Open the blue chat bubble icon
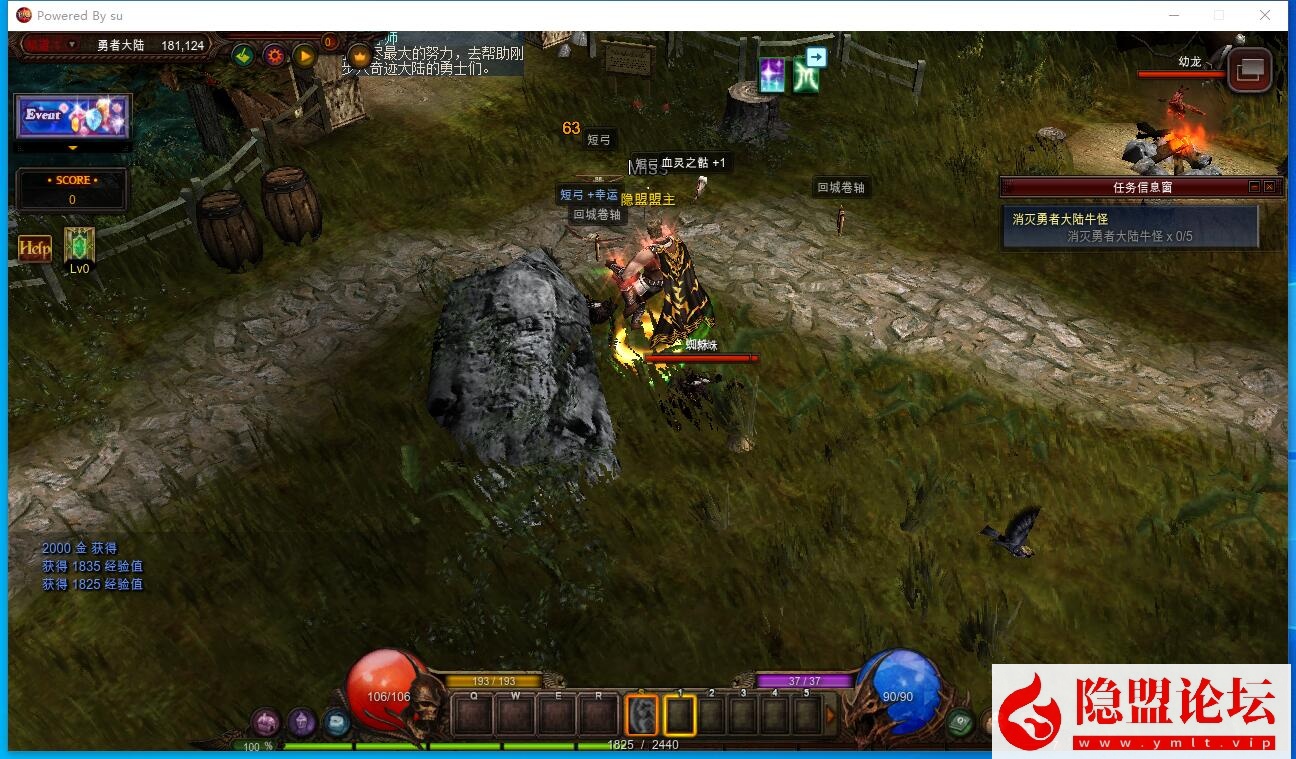Image resolution: width=1296 pixels, height=759 pixels. pos(336,722)
